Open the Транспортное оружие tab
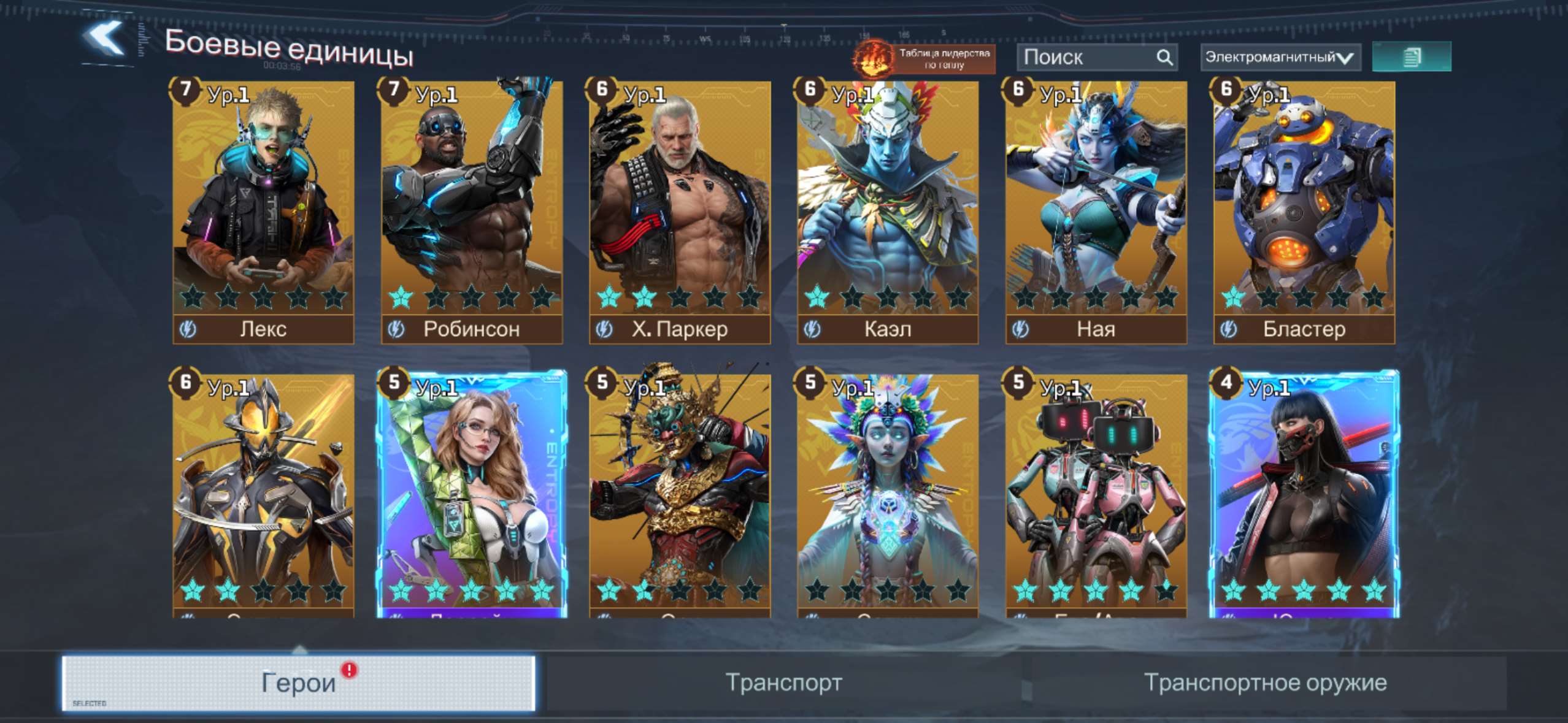This screenshot has height=723, width=1568. point(1265,683)
